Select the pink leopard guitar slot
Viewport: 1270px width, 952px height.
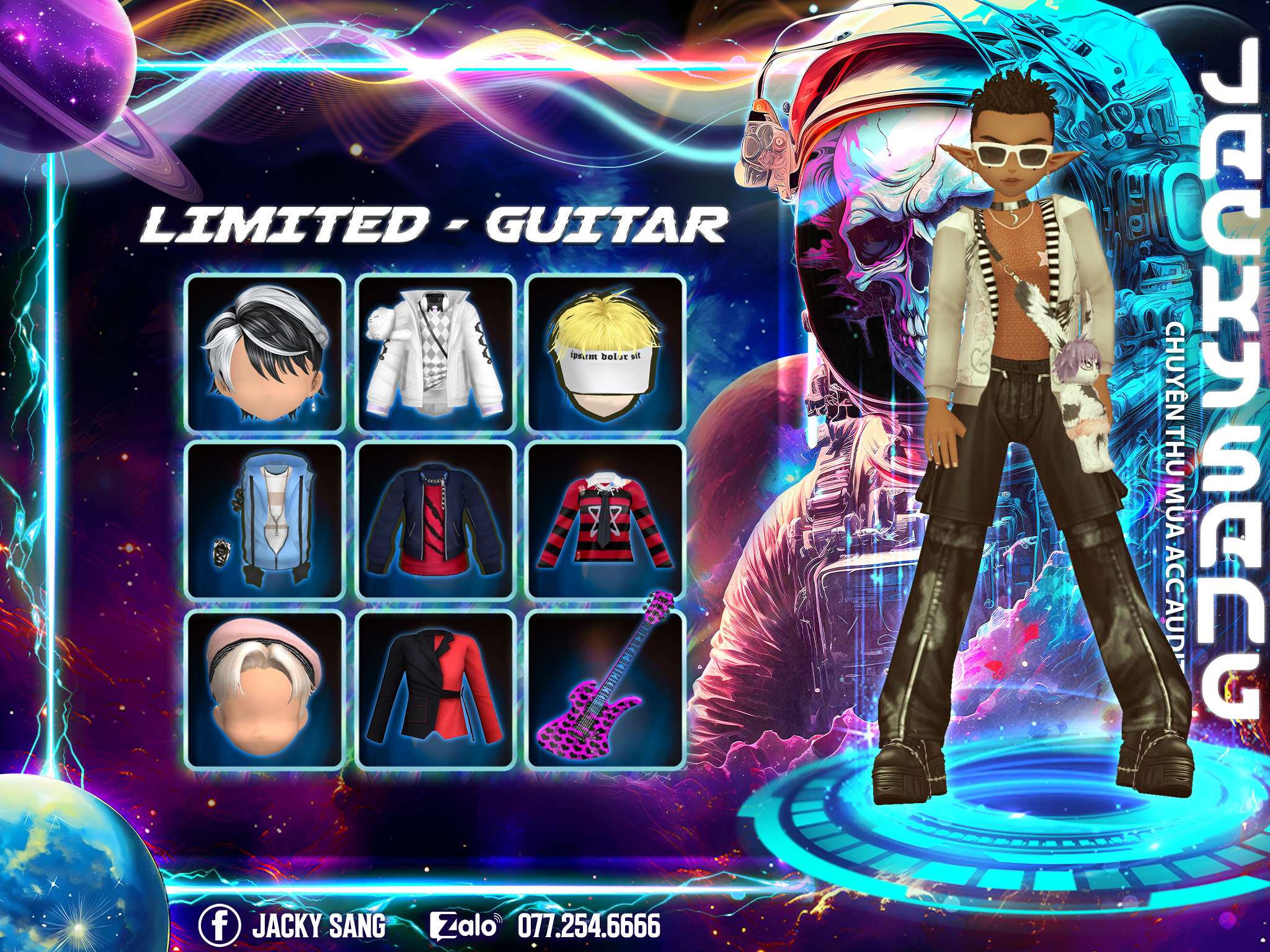pyautogui.click(x=605, y=689)
